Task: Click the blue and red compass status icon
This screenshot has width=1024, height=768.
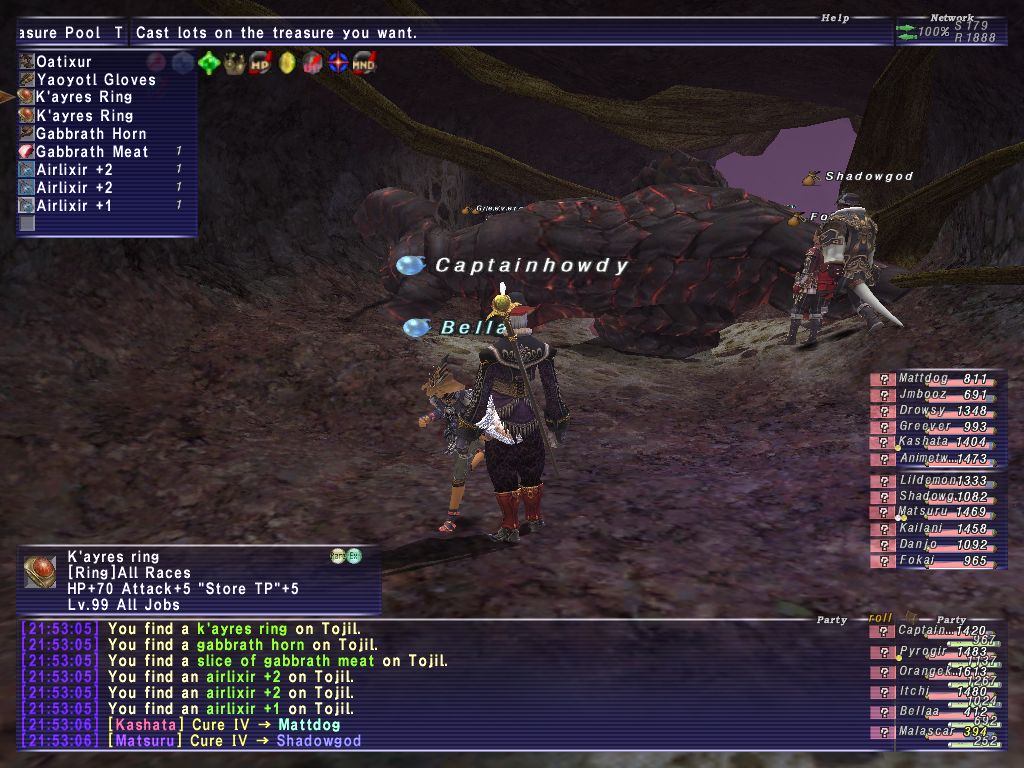Action: pyautogui.click(x=338, y=63)
